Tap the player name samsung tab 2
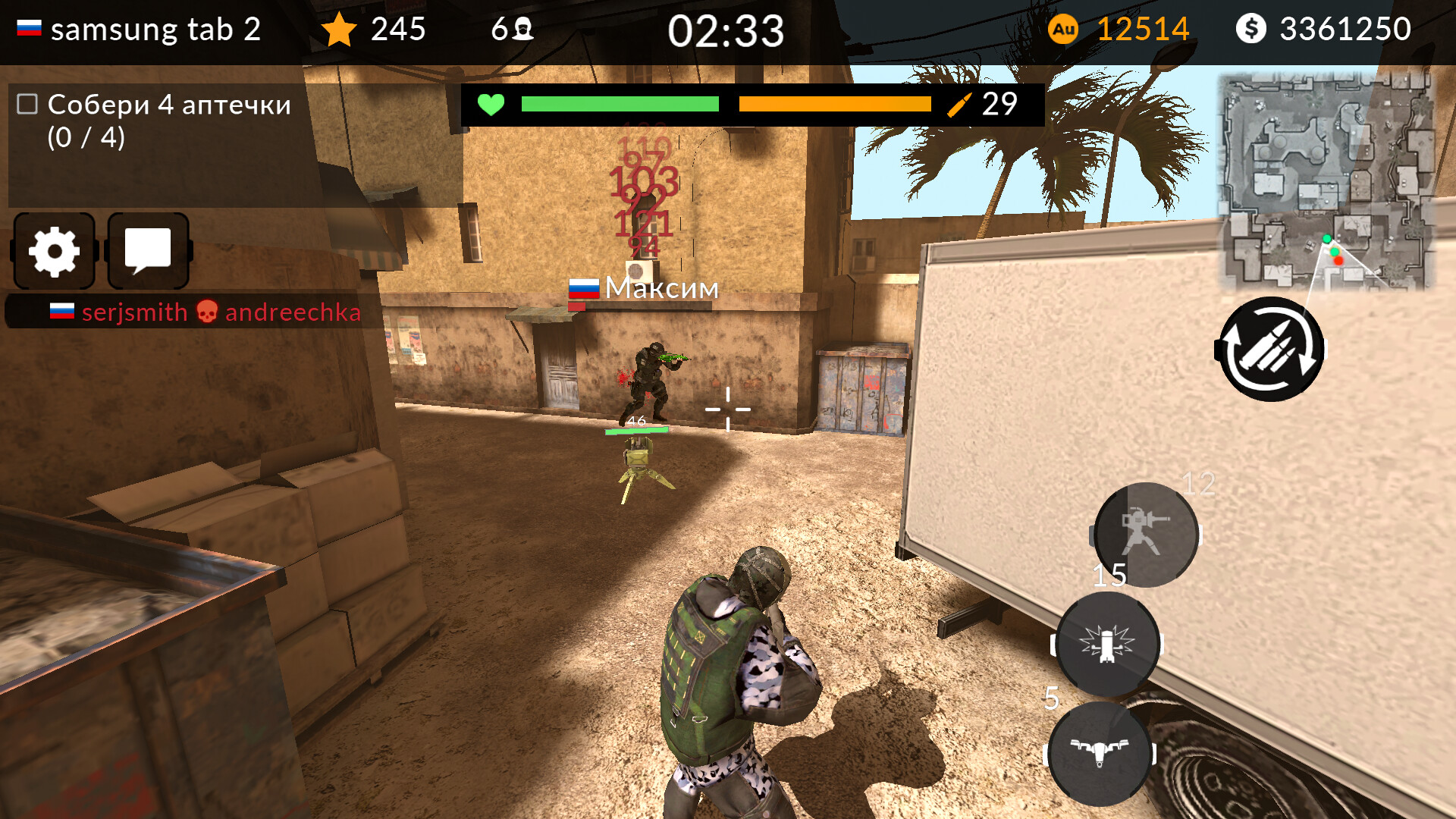Screen dimensions: 1456x819 click(155, 29)
